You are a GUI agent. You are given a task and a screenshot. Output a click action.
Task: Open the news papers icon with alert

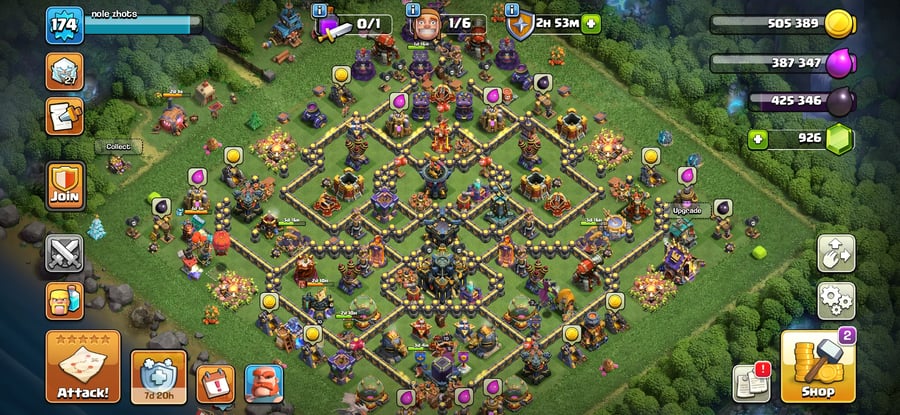pyautogui.click(x=750, y=381)
